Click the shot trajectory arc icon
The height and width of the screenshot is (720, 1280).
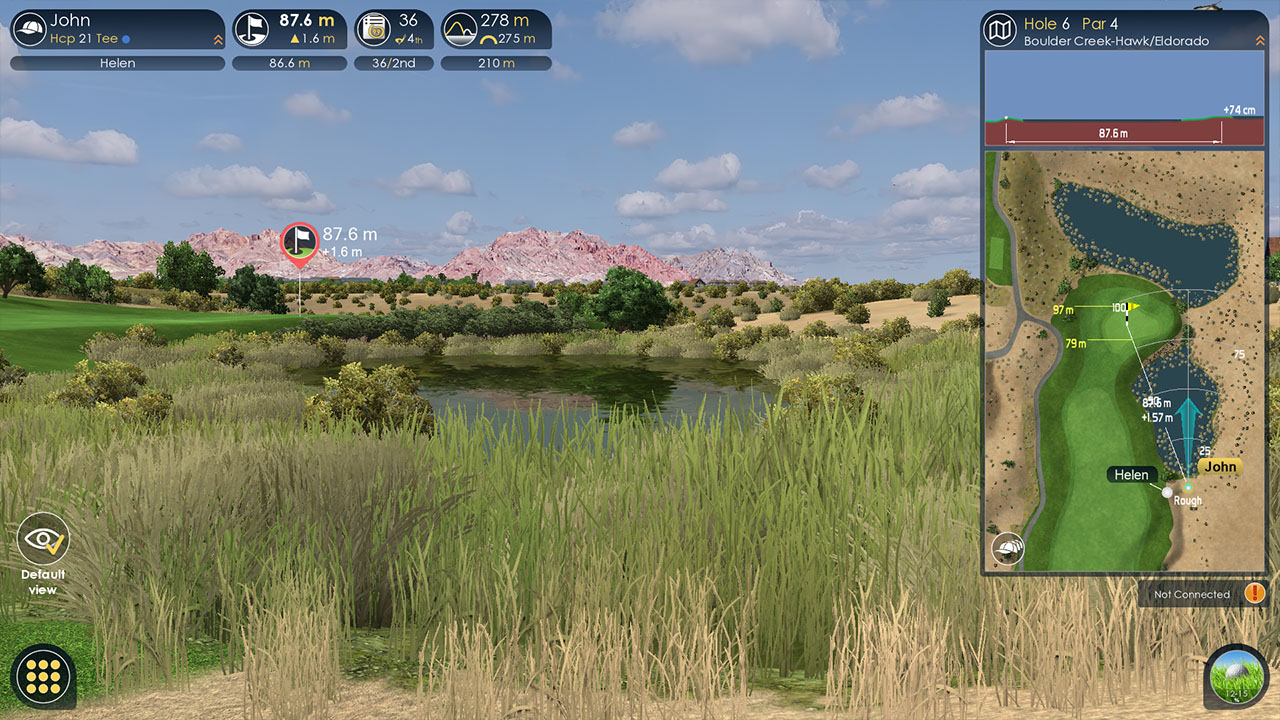(x=460, y=29)
